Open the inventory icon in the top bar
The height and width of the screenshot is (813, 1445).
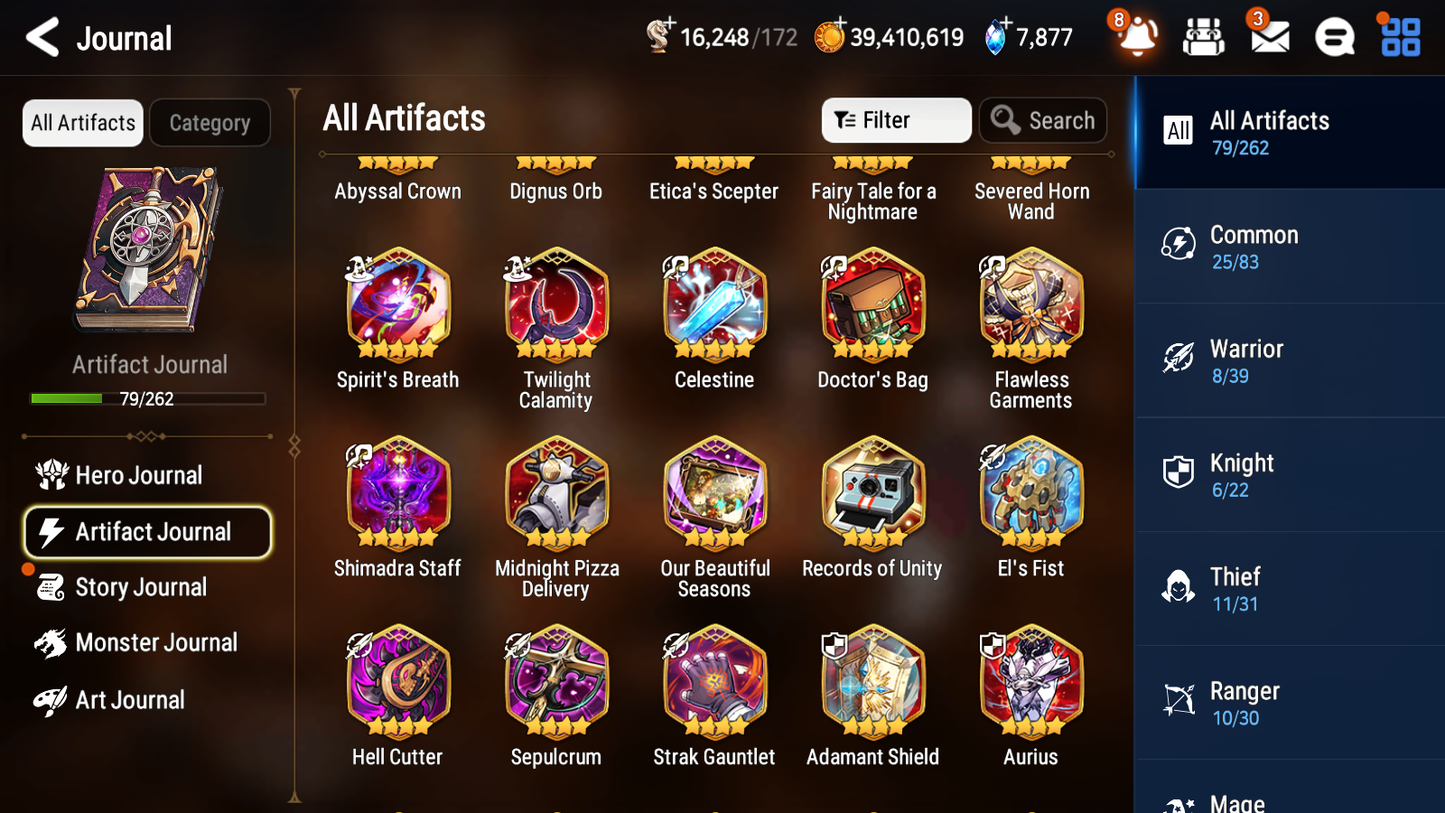1203,37
